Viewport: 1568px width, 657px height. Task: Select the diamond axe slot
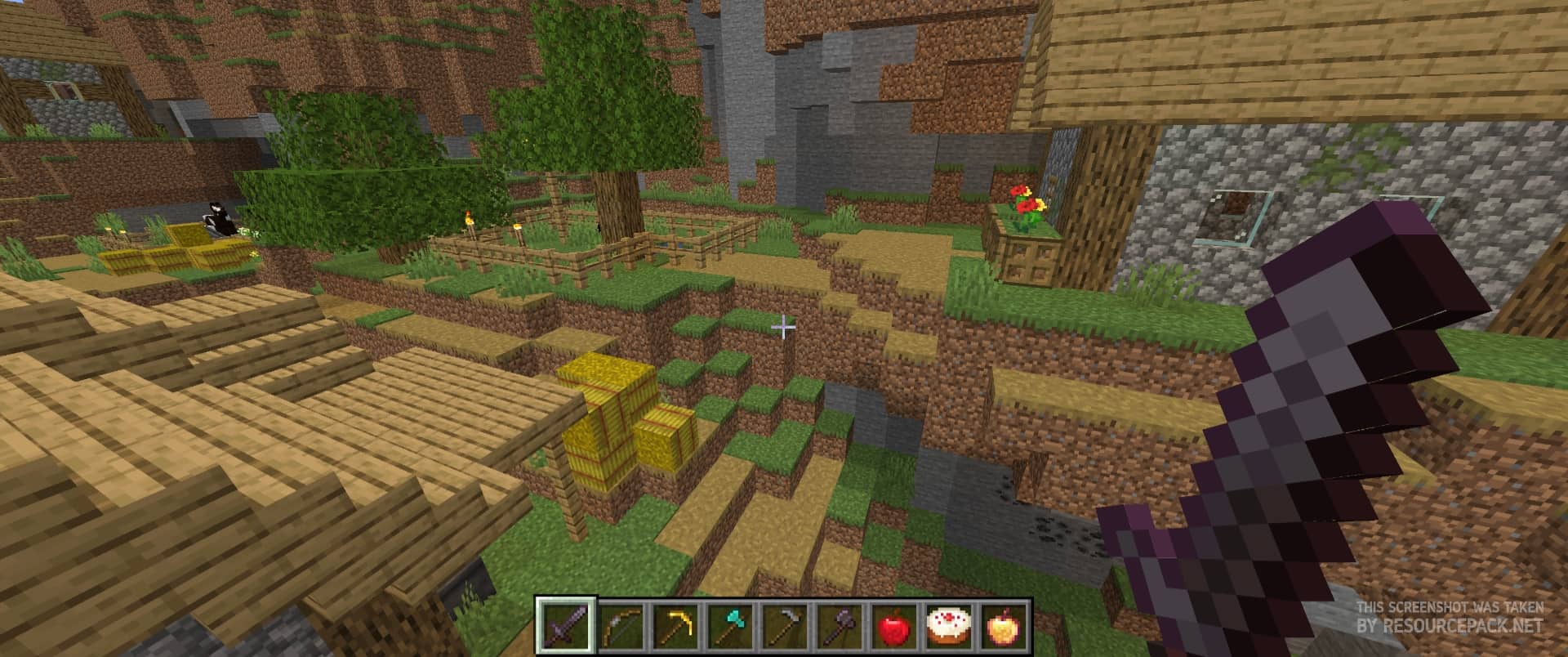click(x=728, y=627)
